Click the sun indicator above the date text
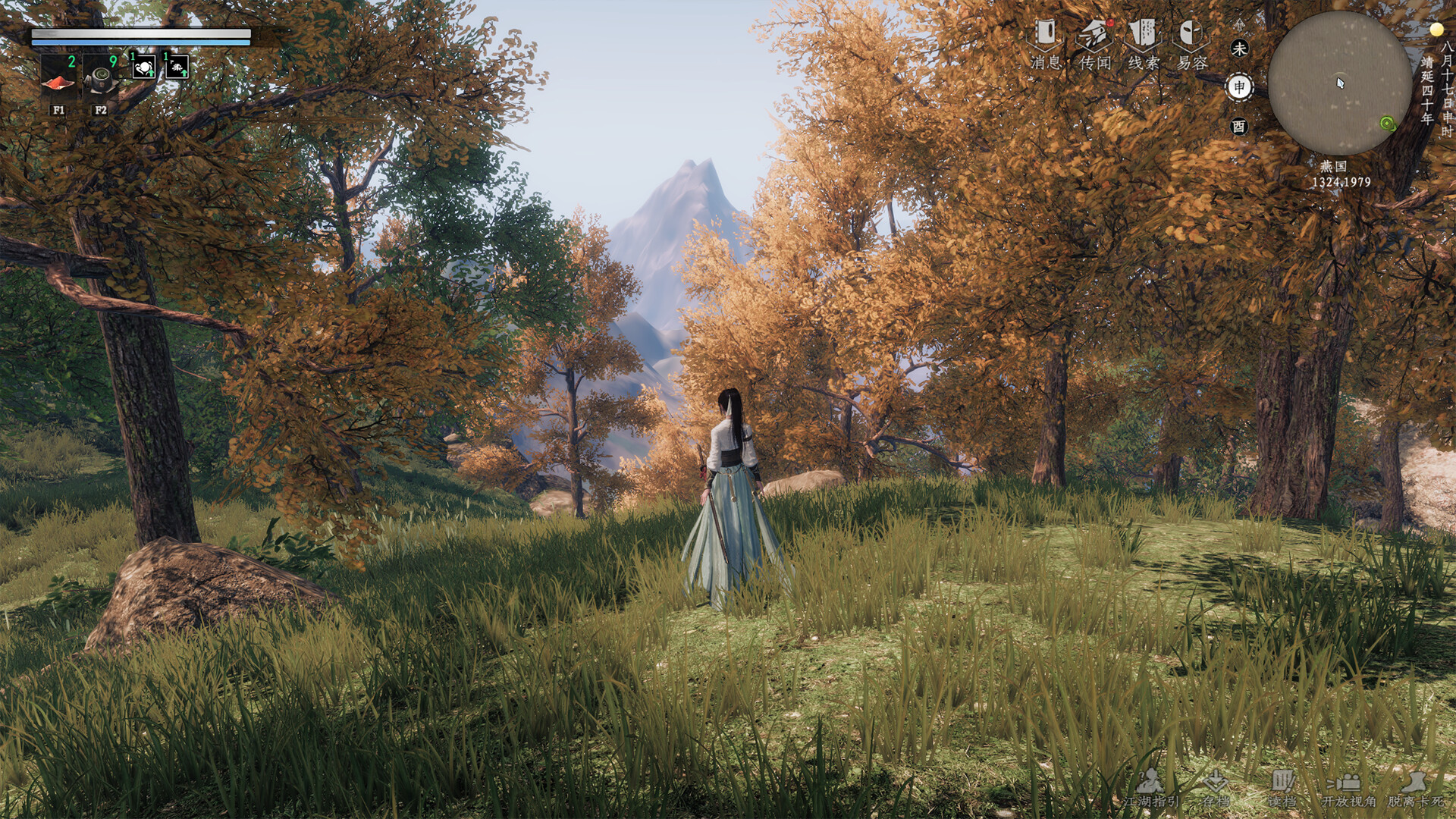This screenshot has width=1456, height=819. 1437,29
